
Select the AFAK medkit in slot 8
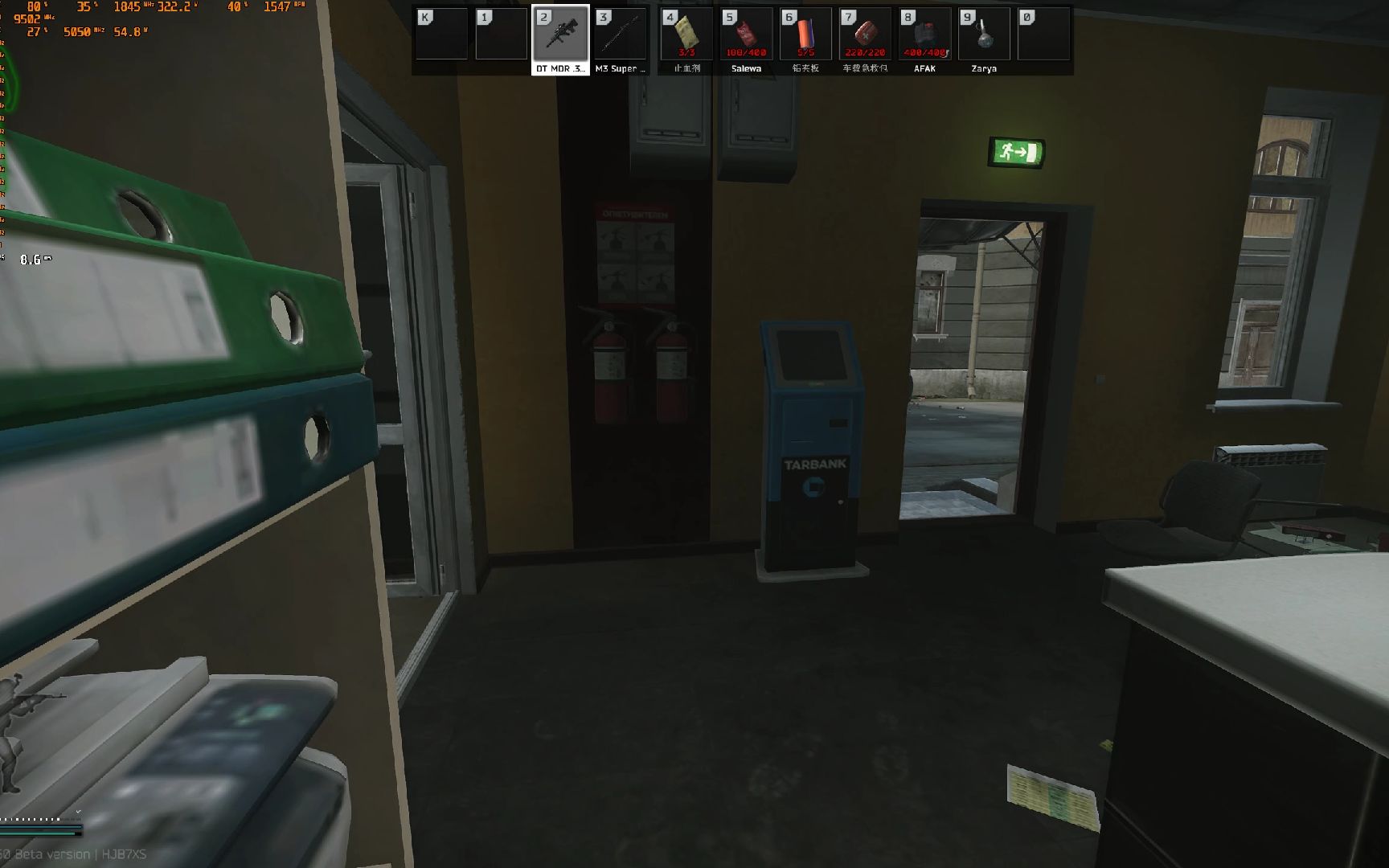click(x=924, y=34)
